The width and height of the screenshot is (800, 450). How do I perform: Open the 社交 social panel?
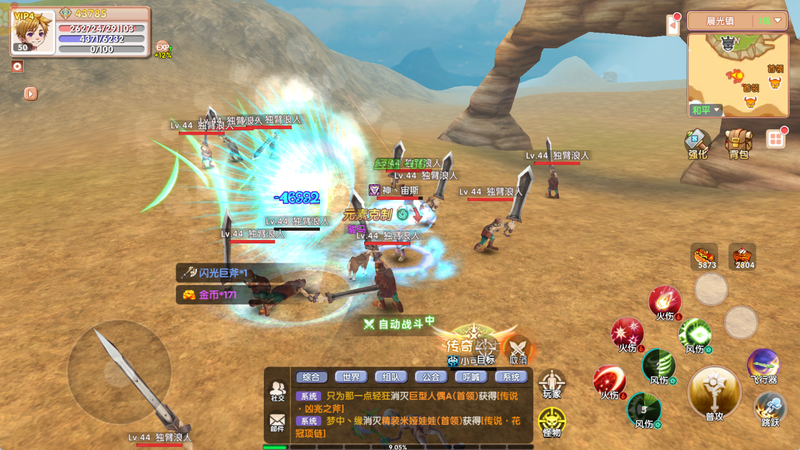[x=277, y=391]
